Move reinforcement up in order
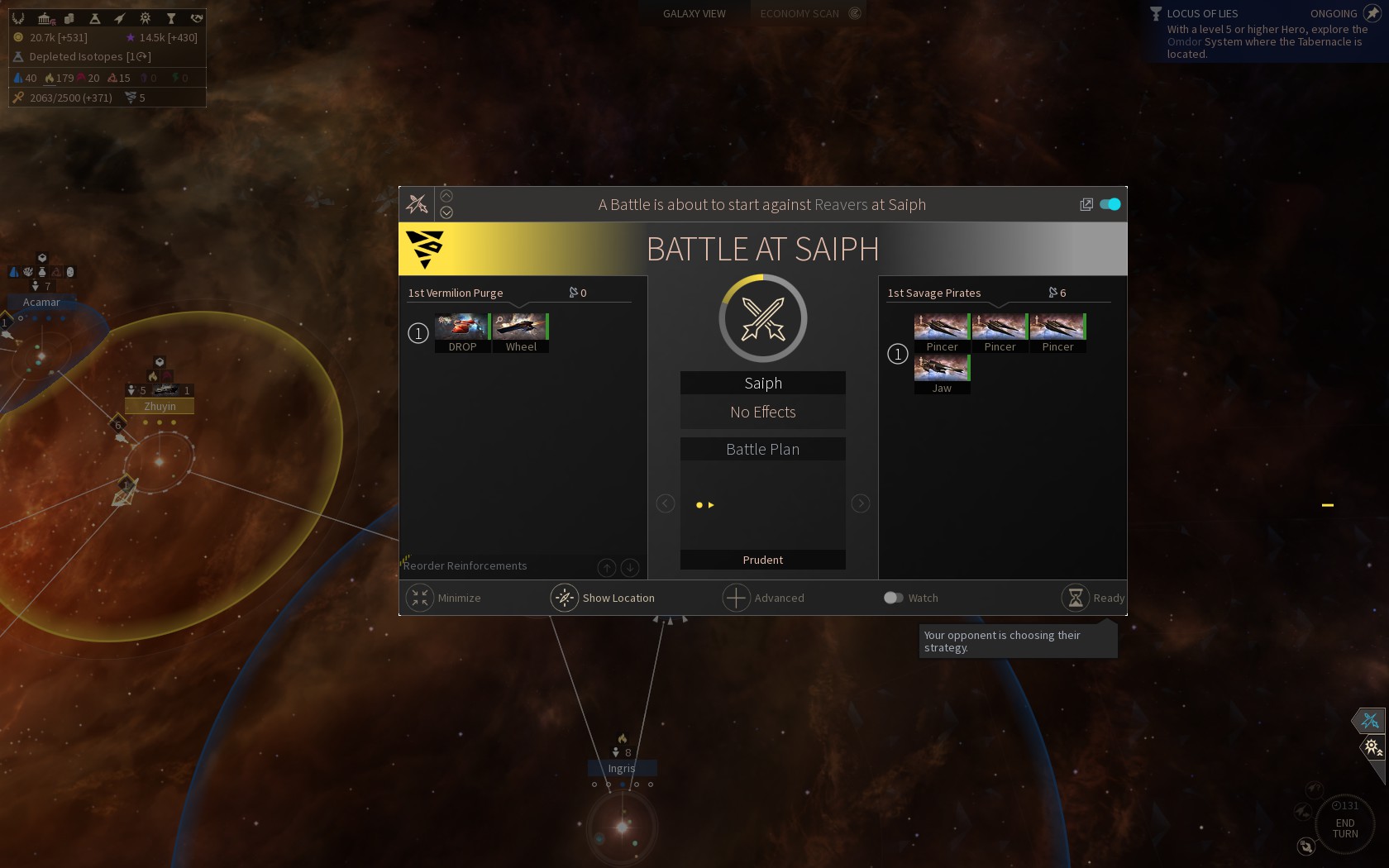This screenshot has width=1389, height=868. [x=607, y=567]
